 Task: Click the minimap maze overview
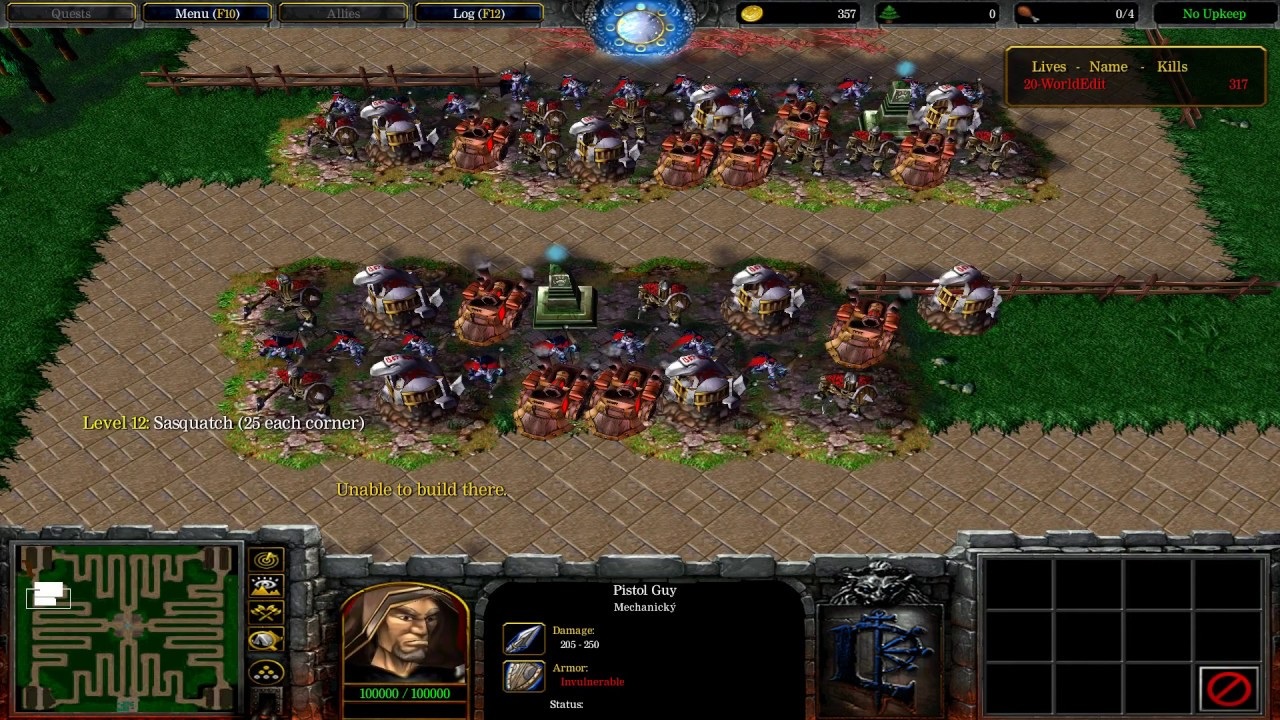click(x=128, y=627)
